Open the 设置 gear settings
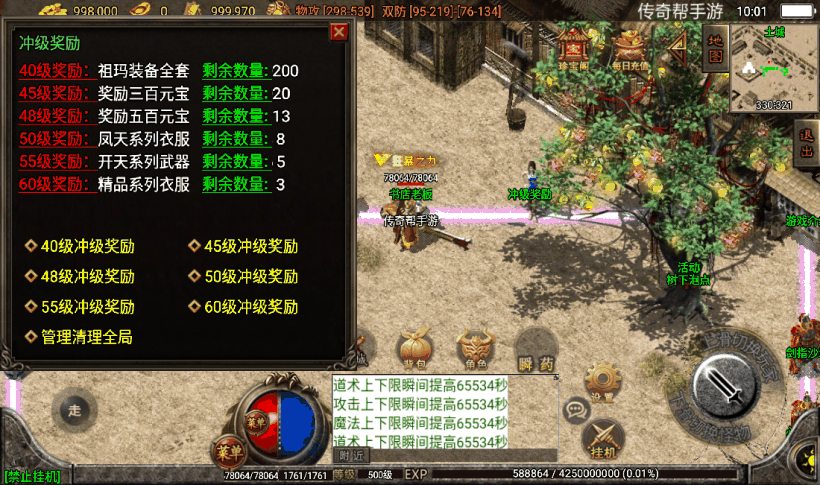The width and height of the screenshot is (820, 485). tap(602, 381)
